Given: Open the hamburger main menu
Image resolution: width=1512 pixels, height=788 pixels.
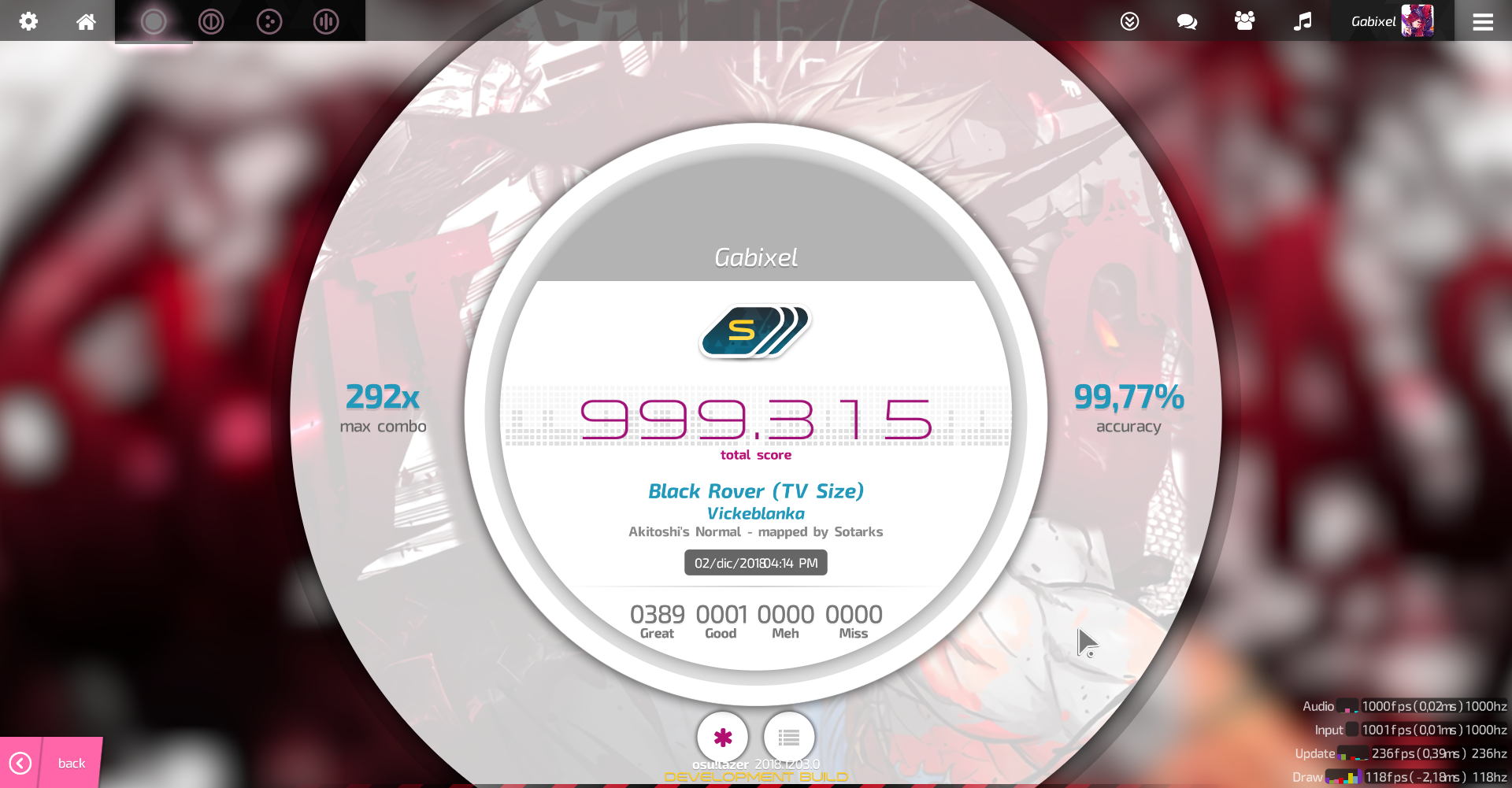Looking at the screenshot, I should tap(1483, 21).
